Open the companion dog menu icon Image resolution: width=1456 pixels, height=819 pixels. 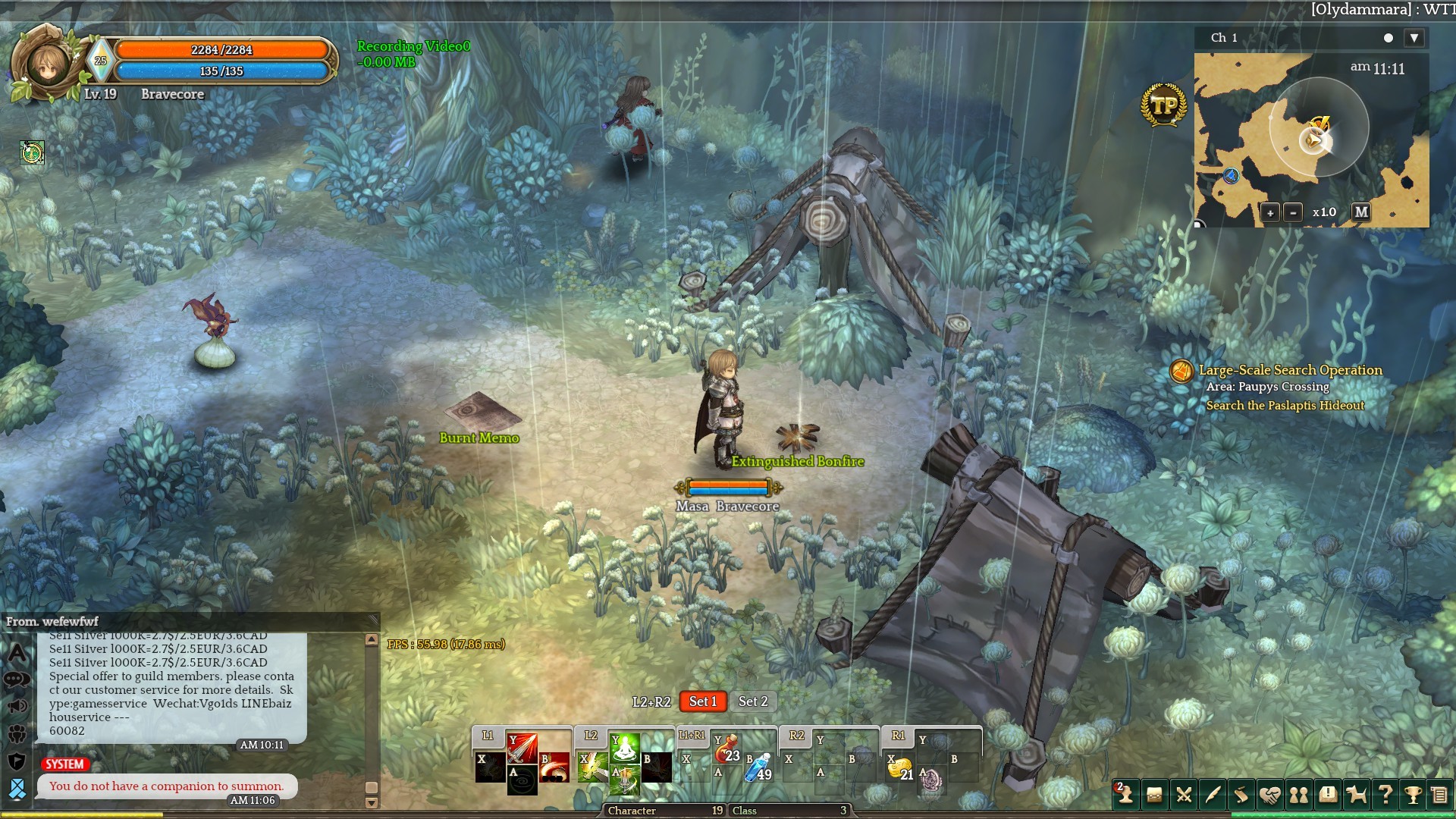[1356, 795]
